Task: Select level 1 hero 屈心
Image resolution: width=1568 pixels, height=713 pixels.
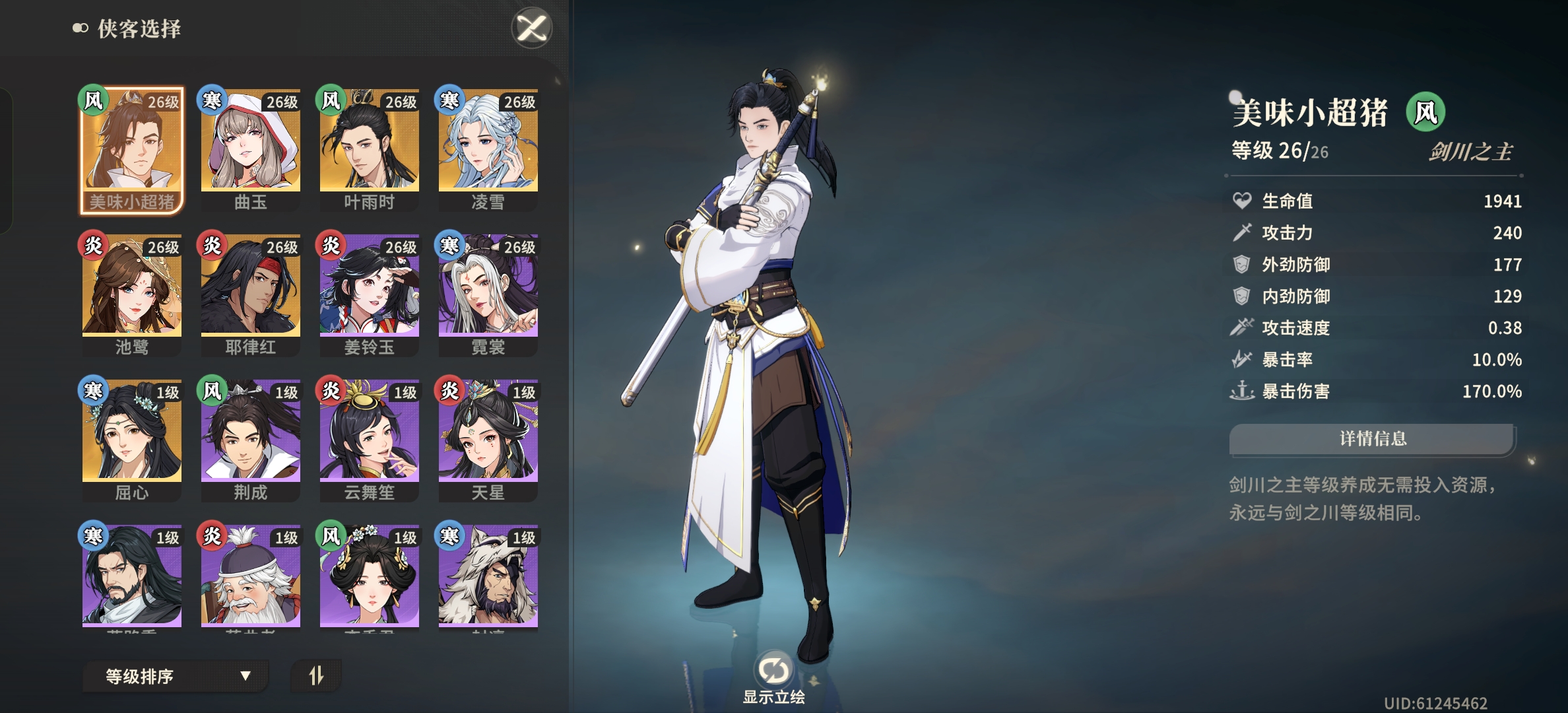Action: click(131, 439)
